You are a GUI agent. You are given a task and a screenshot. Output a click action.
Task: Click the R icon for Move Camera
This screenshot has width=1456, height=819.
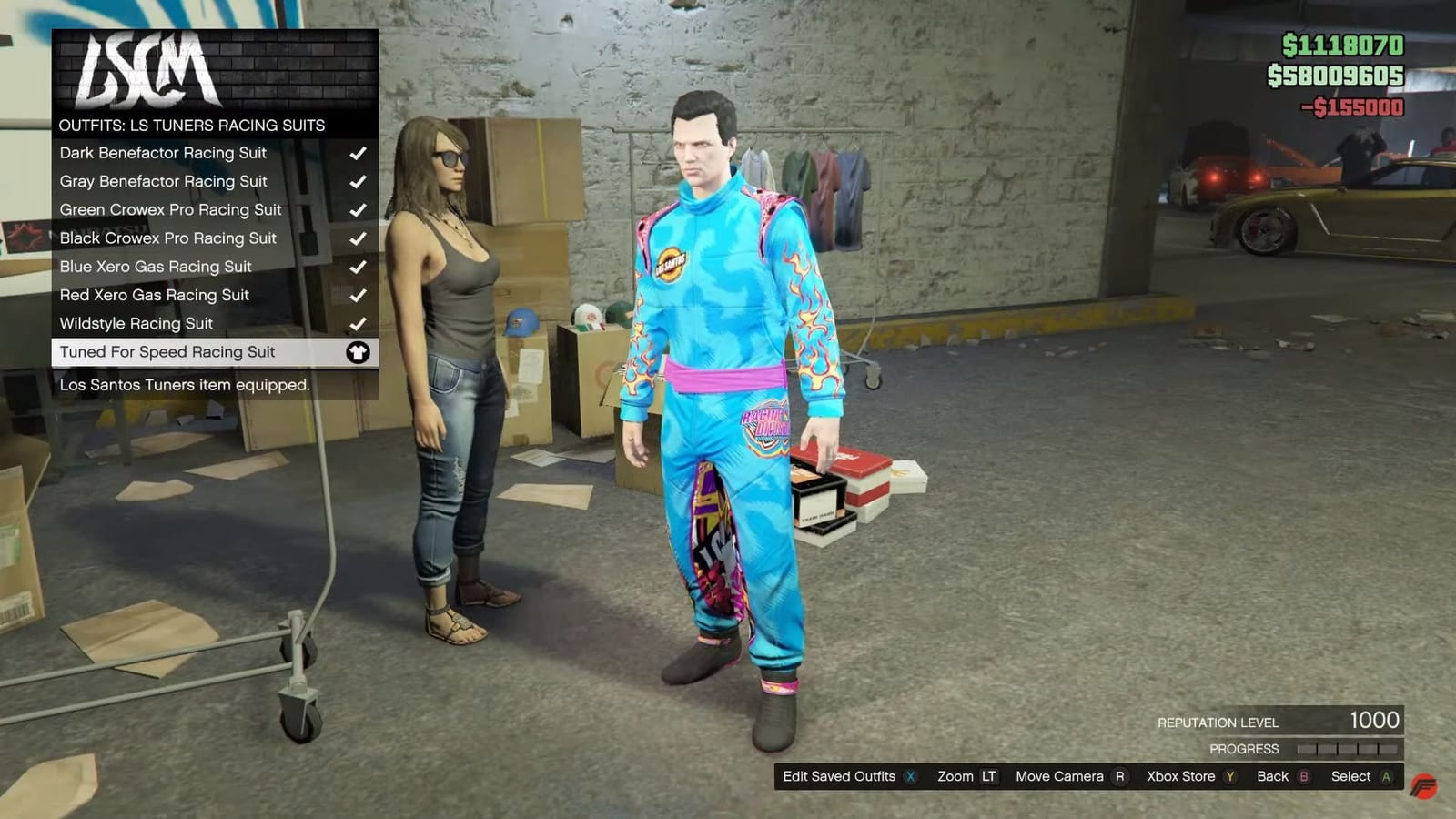1121,777
